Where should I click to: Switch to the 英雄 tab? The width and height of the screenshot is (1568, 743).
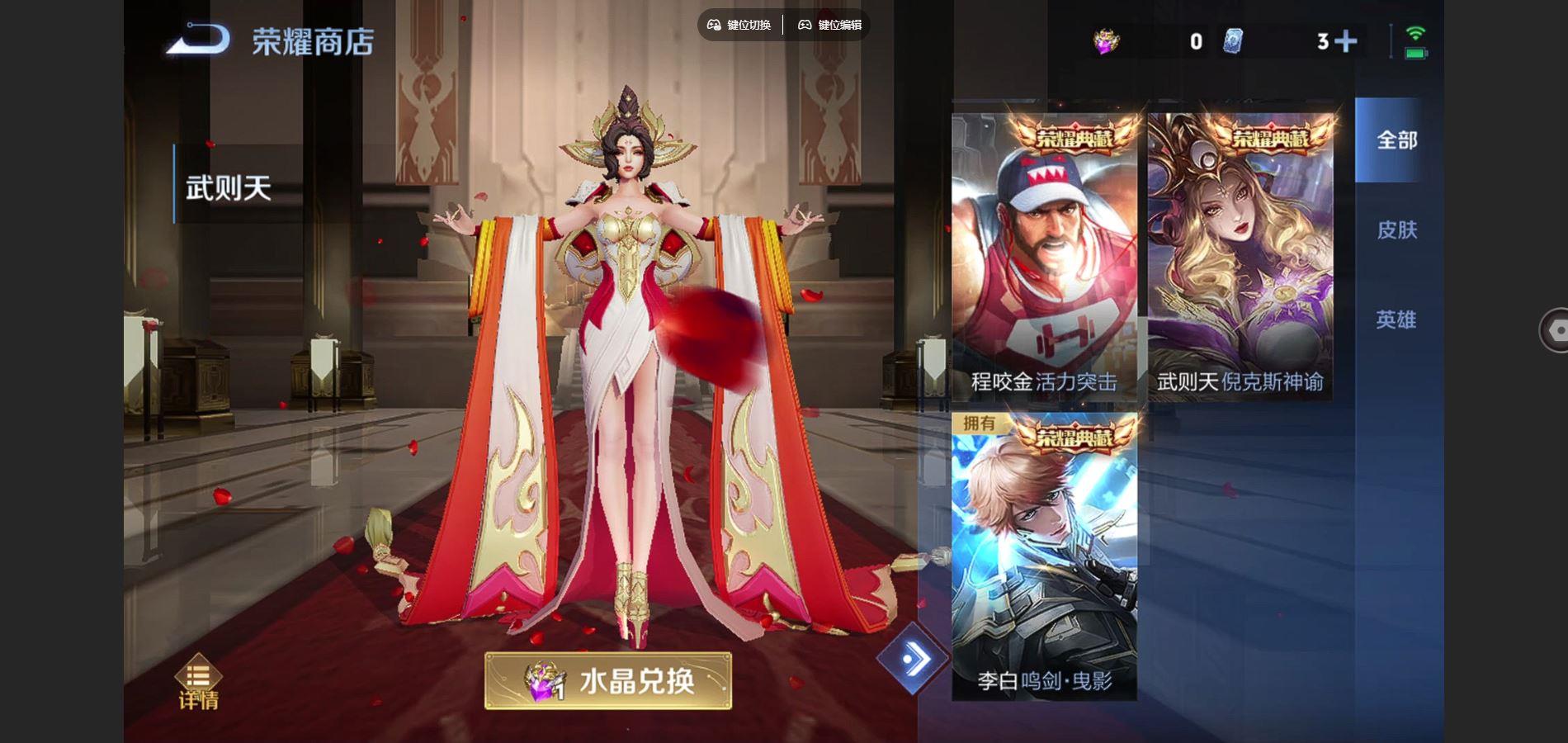tap(1396, 319)
